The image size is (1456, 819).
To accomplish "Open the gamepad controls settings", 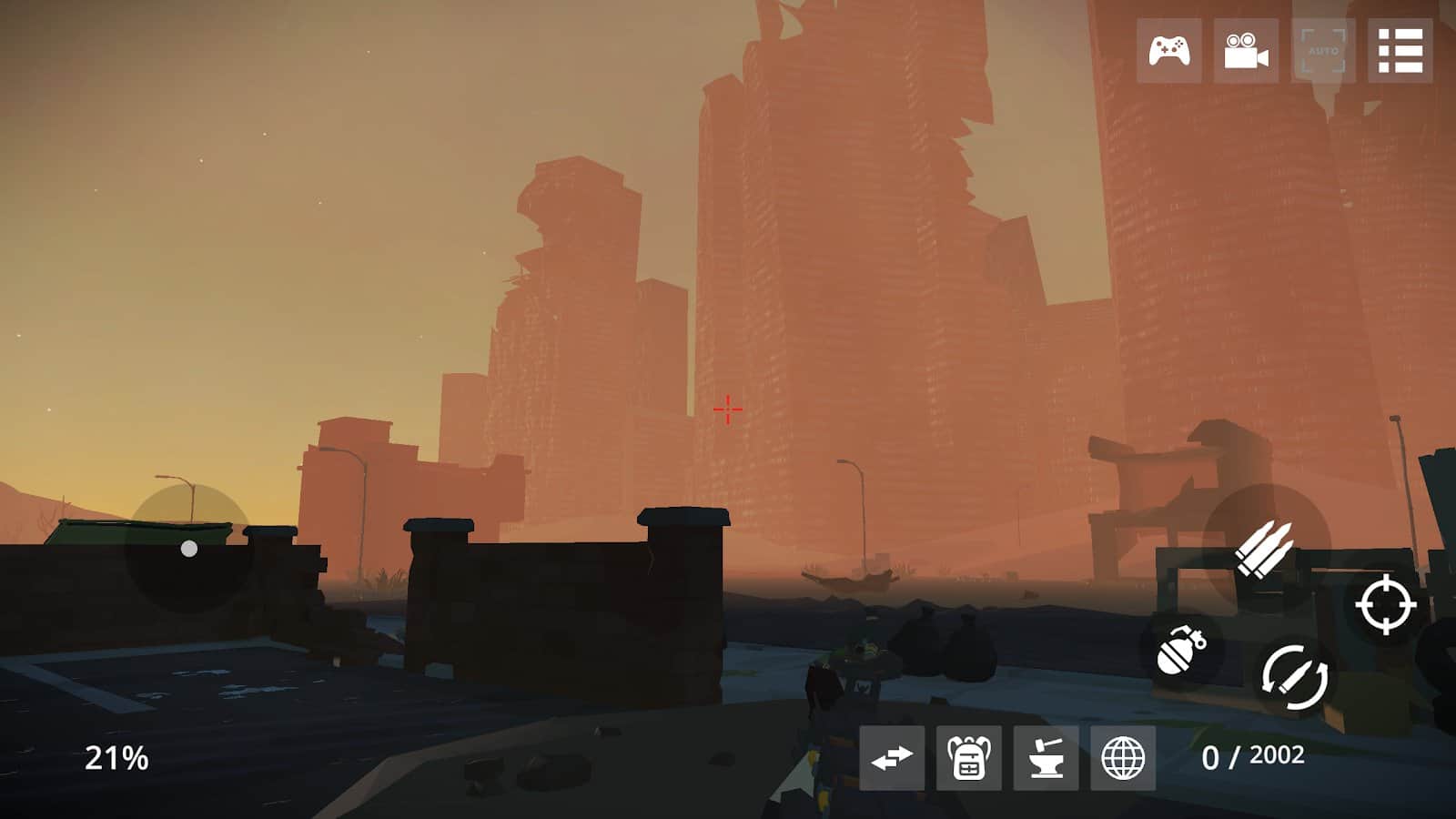I will [x=1168, y=51].
